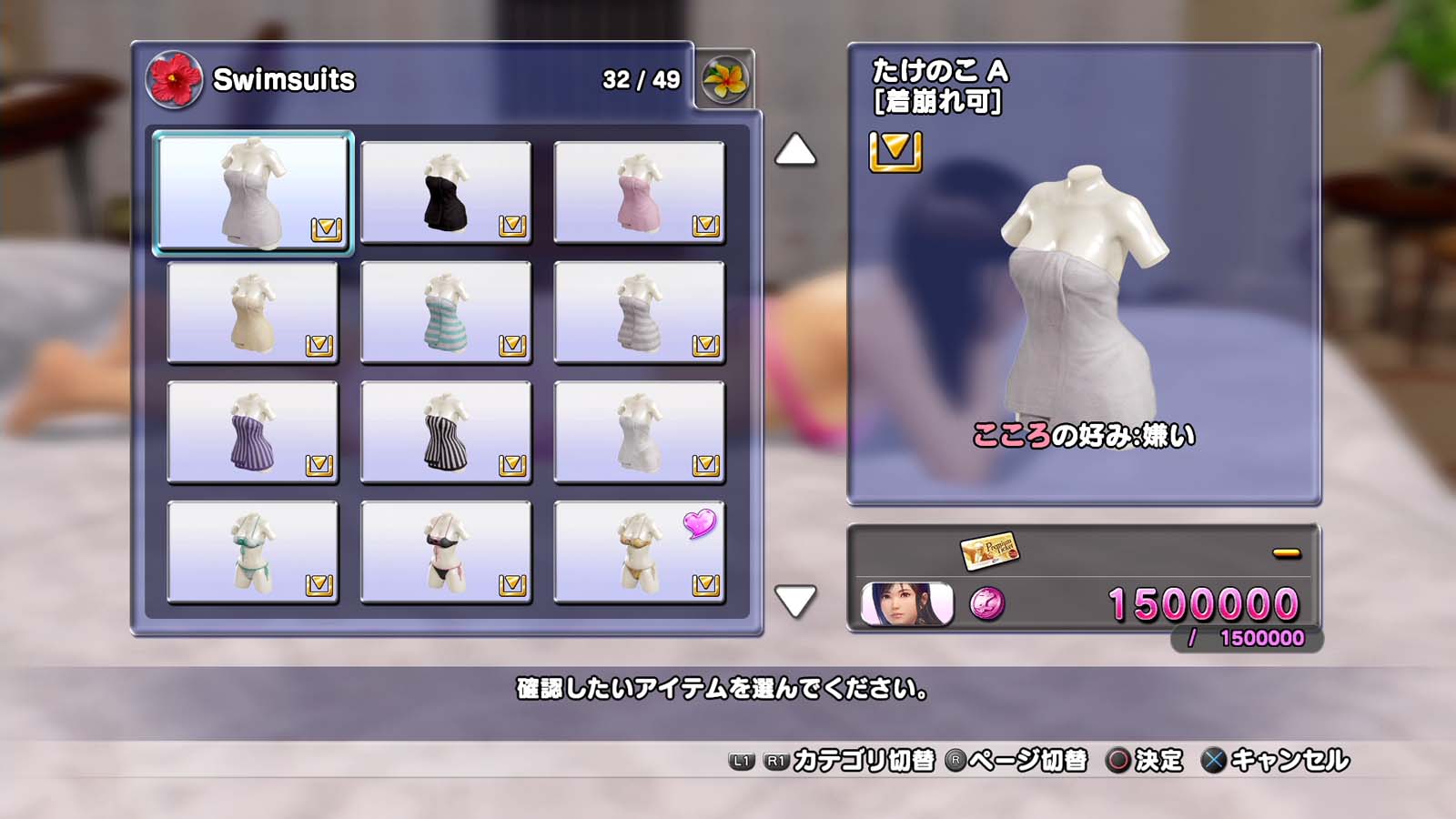Choose the black and pink bikini
Image resolution: width=1456 pixels, height=819 pixels.
click(446, 552)
